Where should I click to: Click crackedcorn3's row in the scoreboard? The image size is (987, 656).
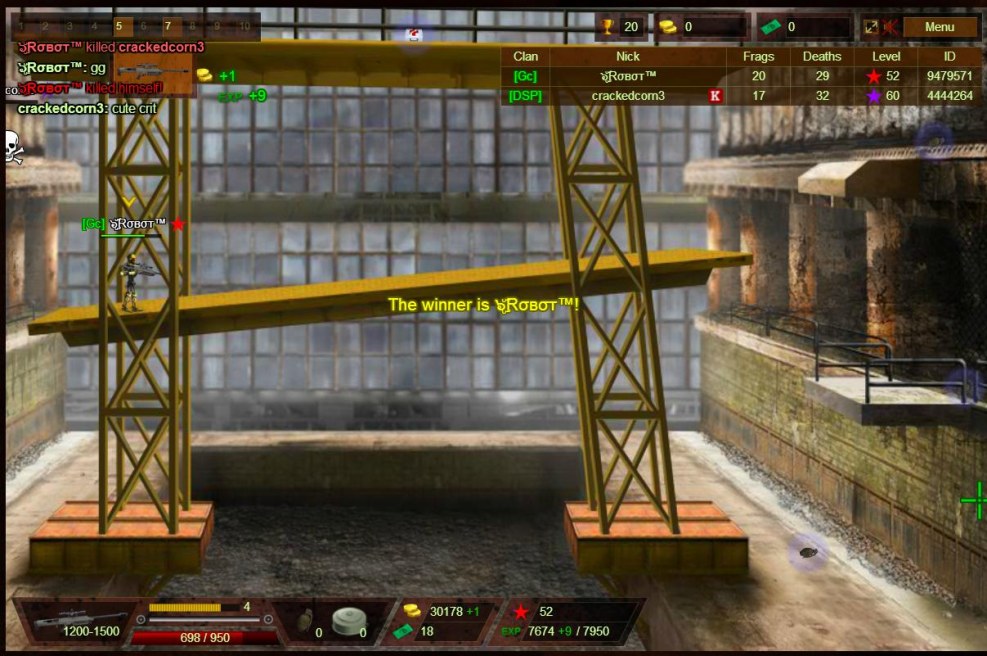(628, 96)
